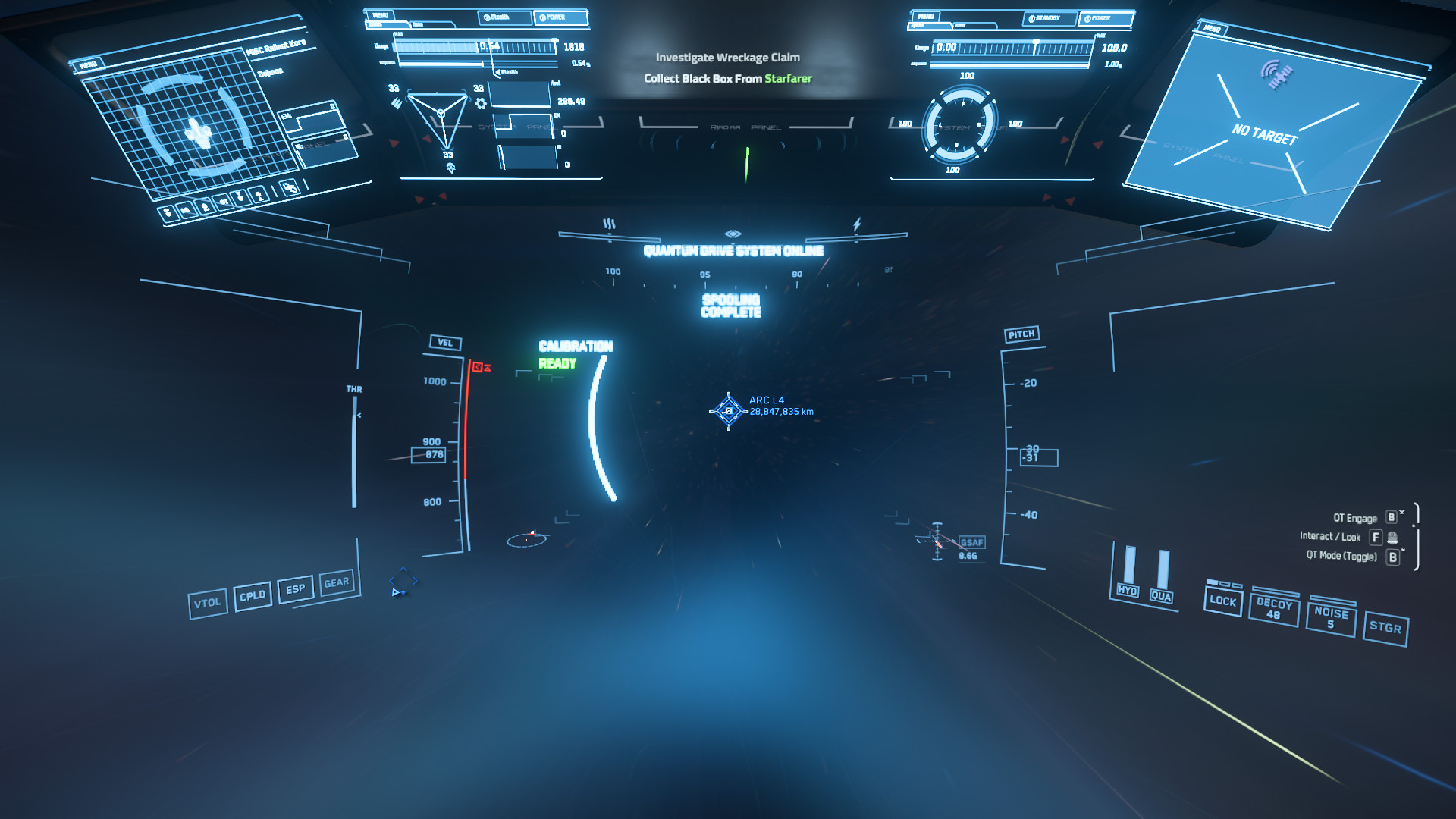Expand the QT Mode toggle chevron

coord(1404,550)
